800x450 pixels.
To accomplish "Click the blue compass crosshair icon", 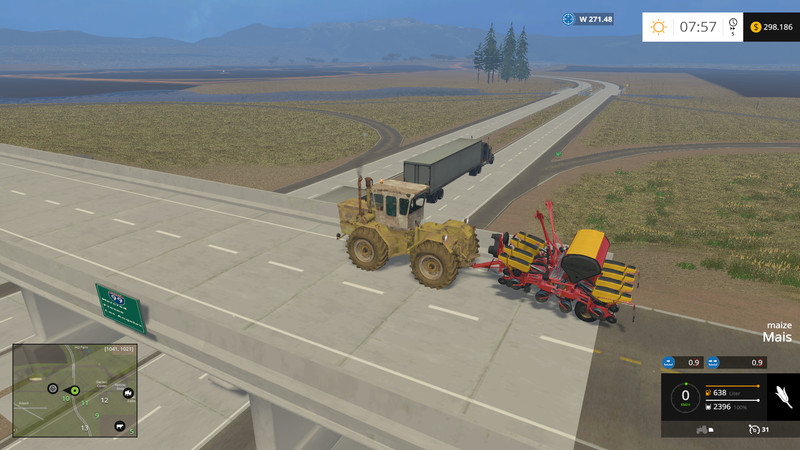I will pos(569,19).
